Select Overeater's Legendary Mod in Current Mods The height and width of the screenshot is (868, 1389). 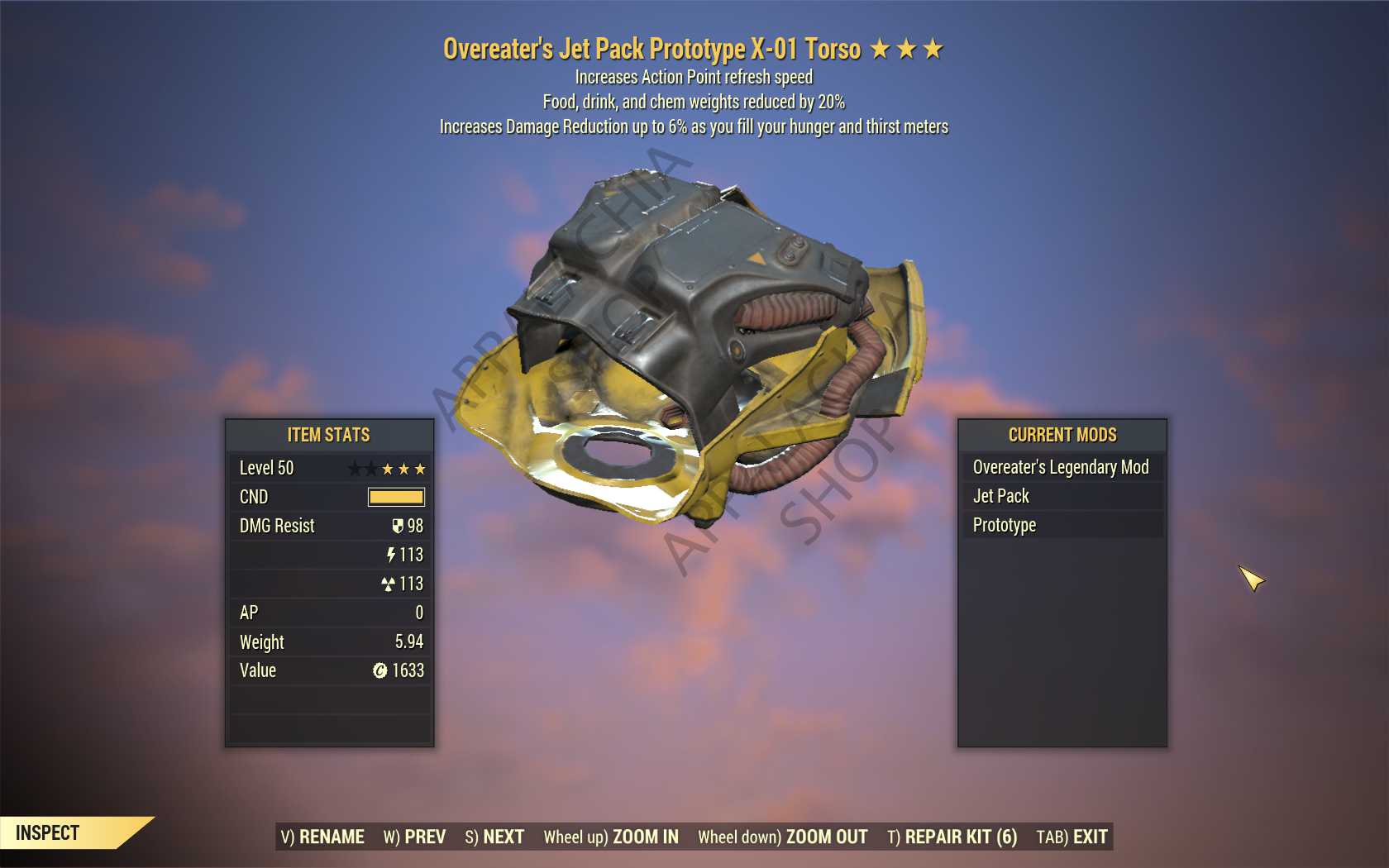coord(1061,467)
